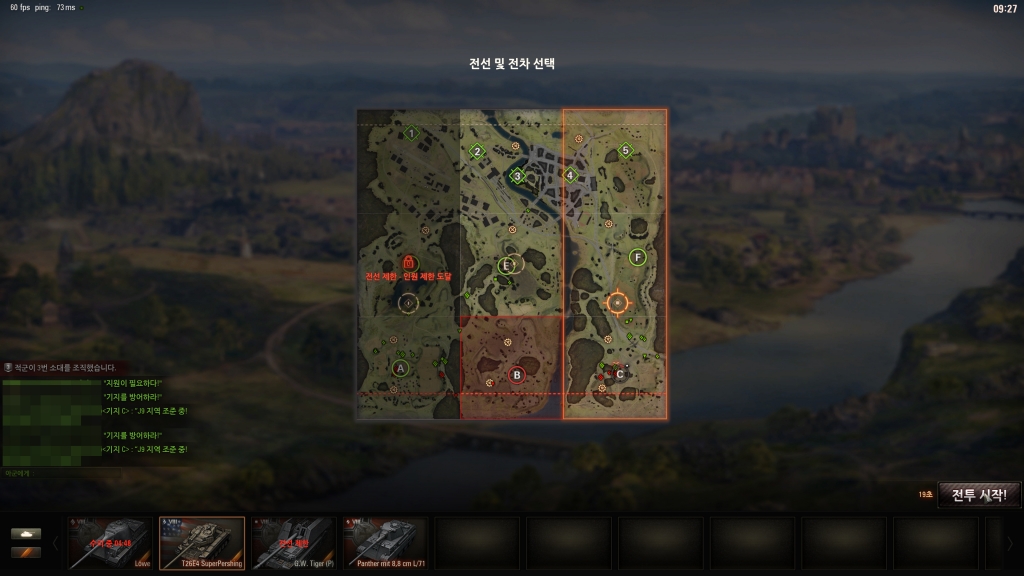Click the orange crosshair spawn point
Image resolution: width=1024 pixels, height=576 pixels.
click(x=617, y=302)
